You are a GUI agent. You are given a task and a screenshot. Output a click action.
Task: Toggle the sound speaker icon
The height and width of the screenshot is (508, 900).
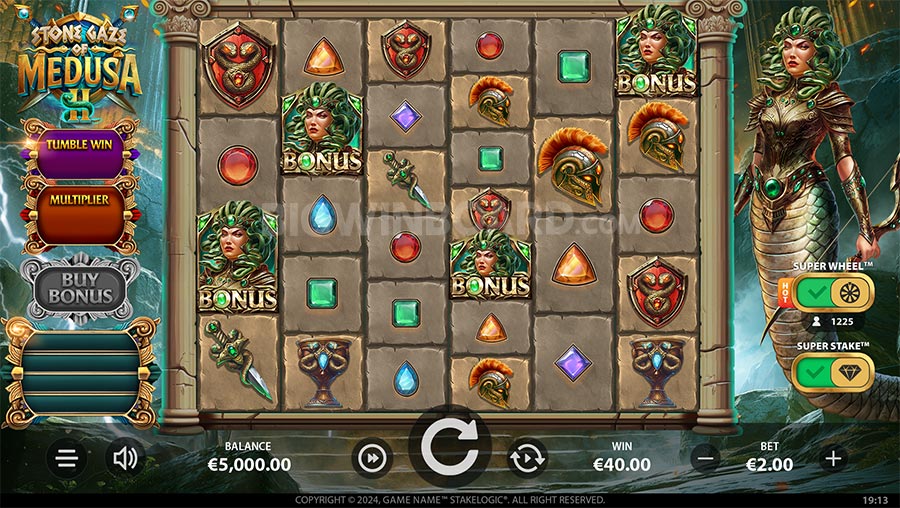[125, 458]
